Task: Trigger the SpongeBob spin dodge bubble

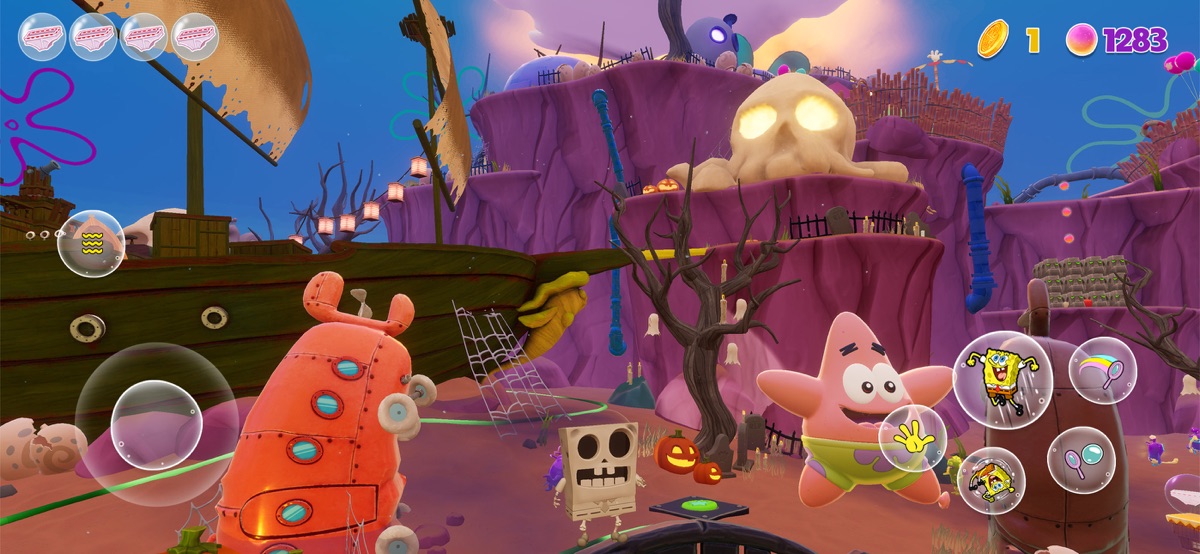Action: pyautogui.click(x=990, y=479)
